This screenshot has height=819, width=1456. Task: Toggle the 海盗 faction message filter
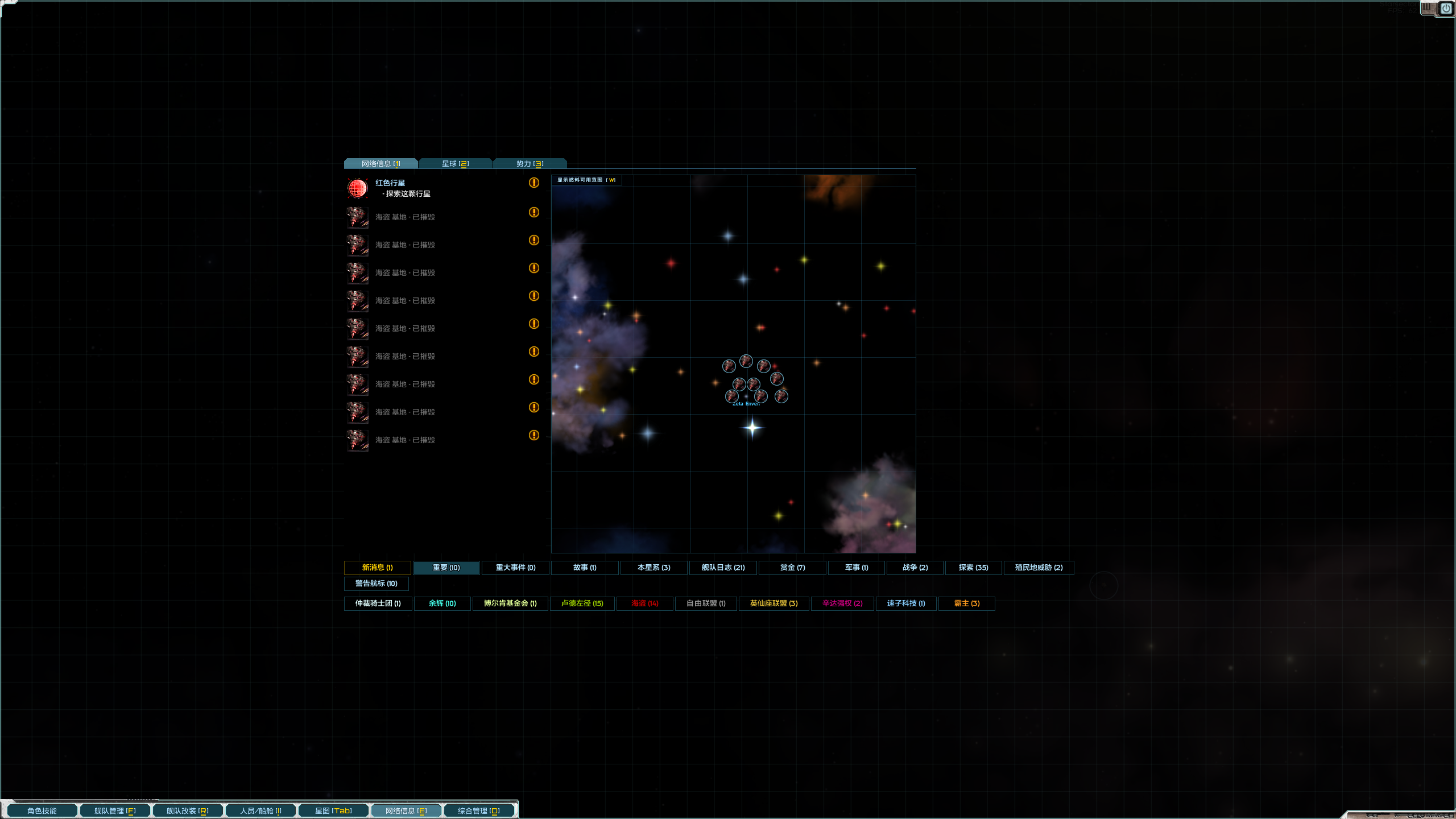(644, 603)
